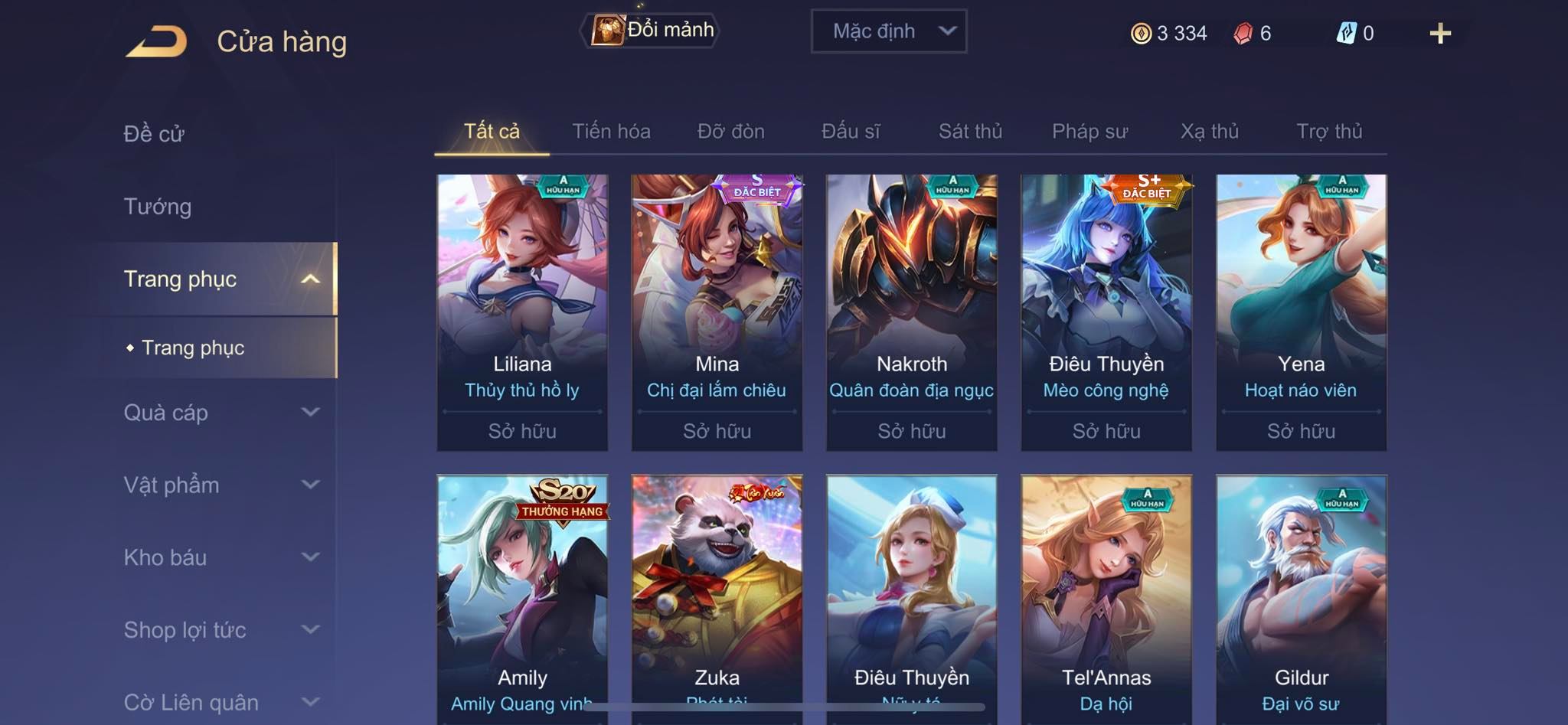
Task: Switch to the Trợ thủ tab
Action: click(1329, 132)
